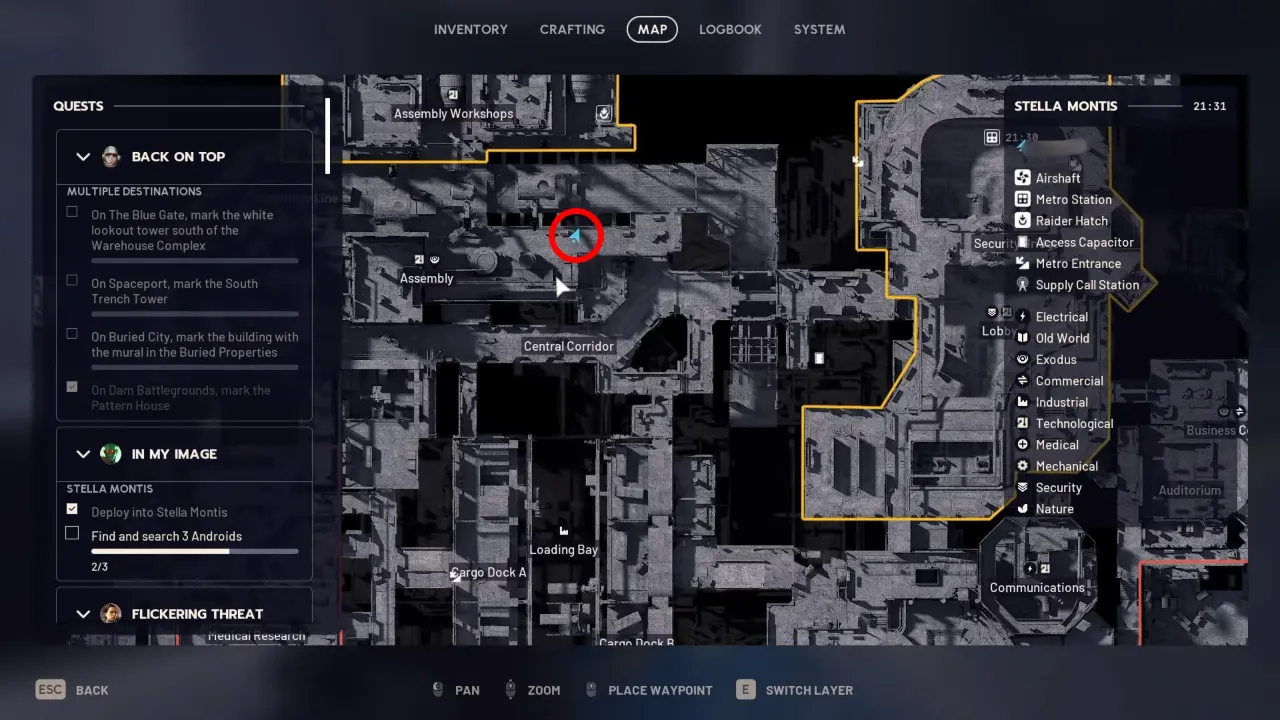Click the Access Capacitor legend icon
Viewport: 1280px width, 720px height.
point(1021,241)
